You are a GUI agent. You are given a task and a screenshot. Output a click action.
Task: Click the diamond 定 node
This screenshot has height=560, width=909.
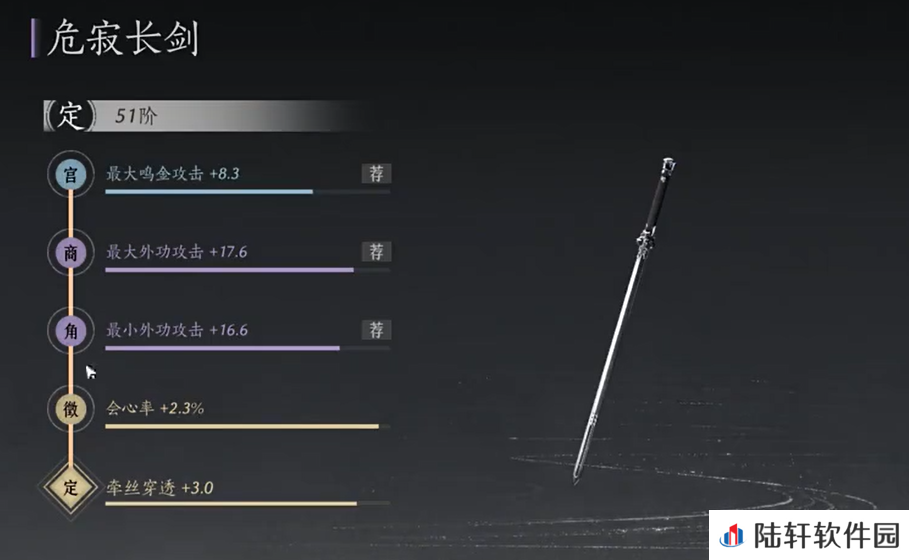70,489
